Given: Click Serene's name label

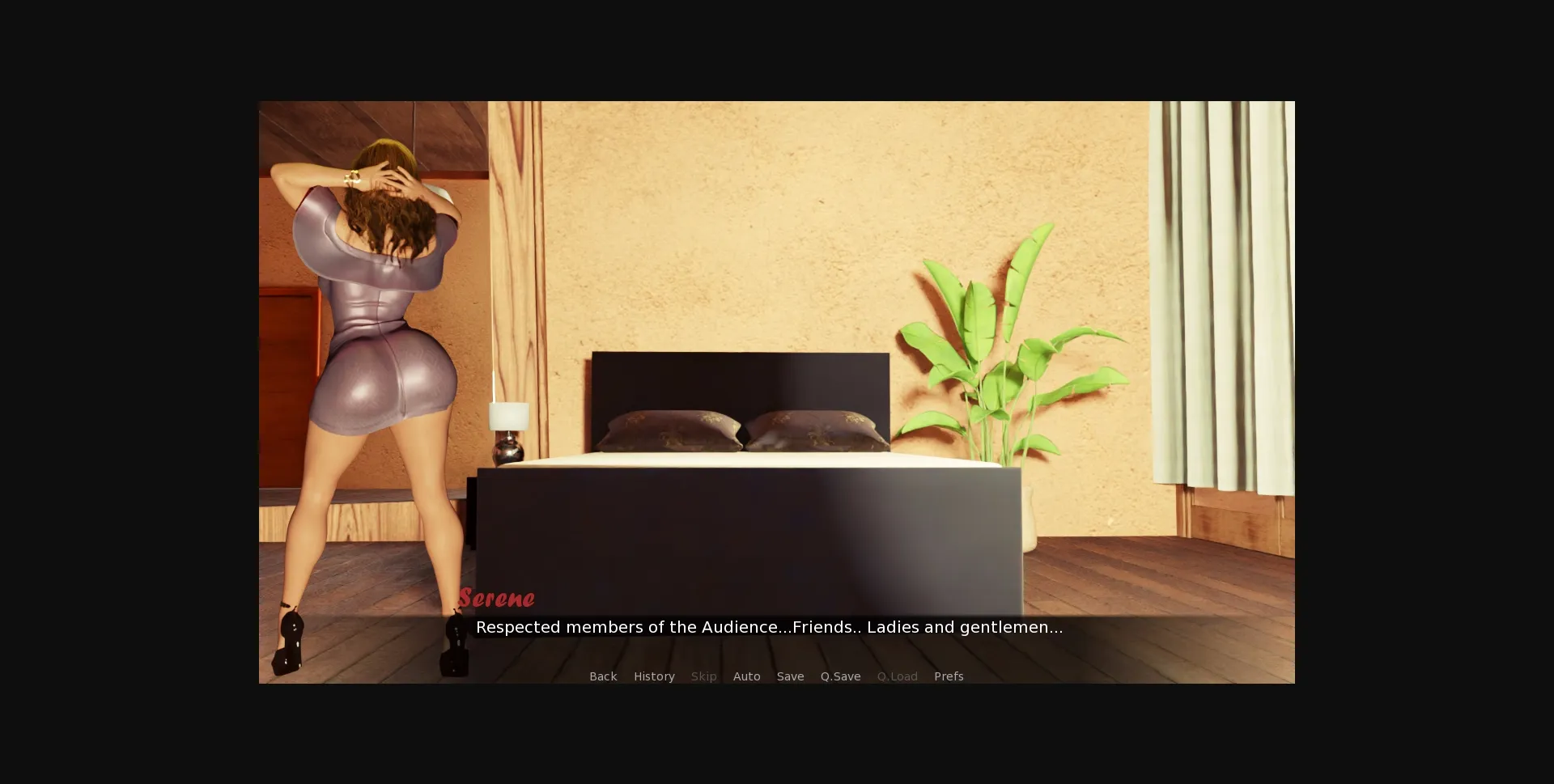Looking at the screenshot, I should coord(497,598).
